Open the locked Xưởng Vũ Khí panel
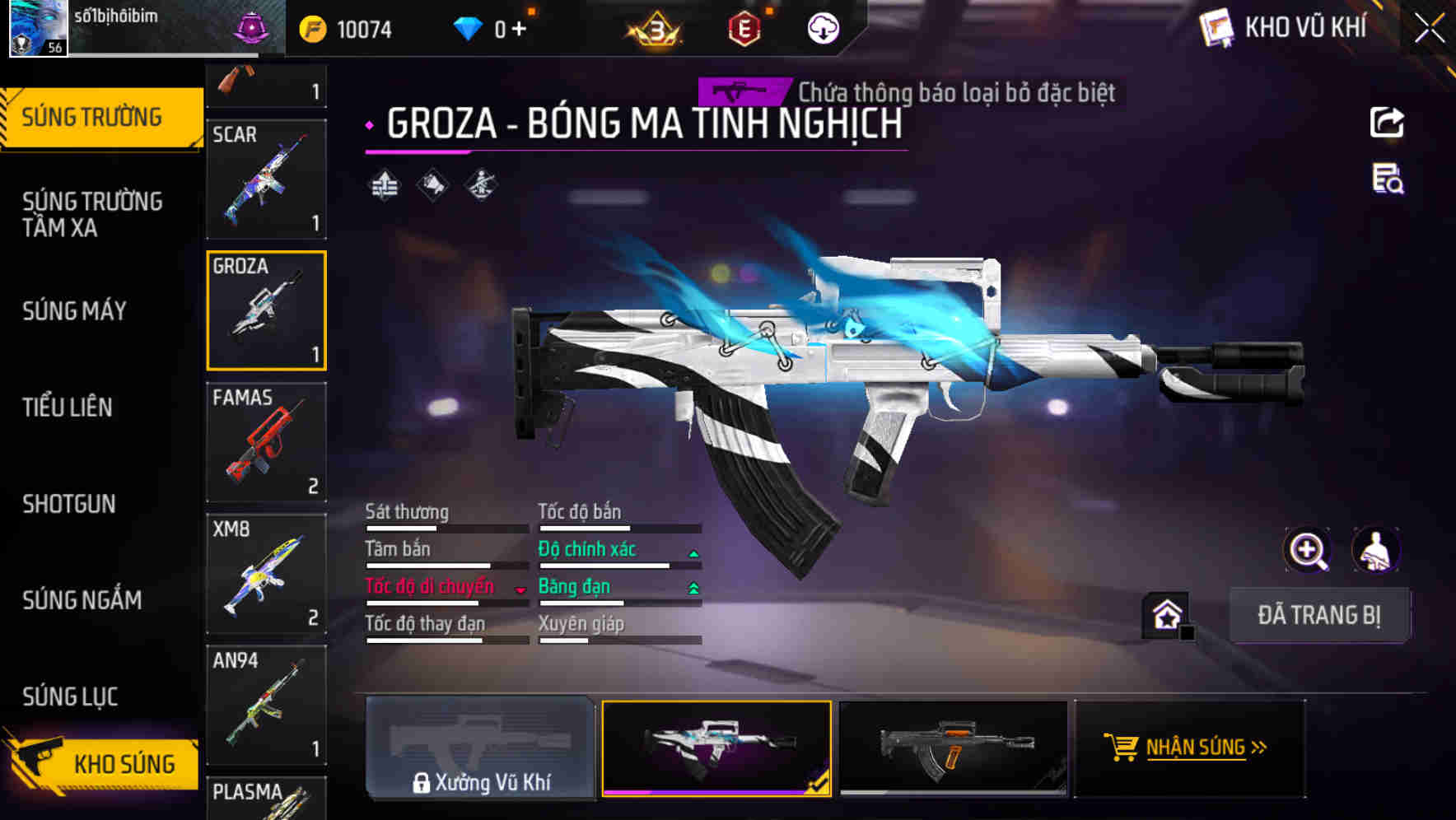Screen dimensions: 1456x820 point(480,748)
